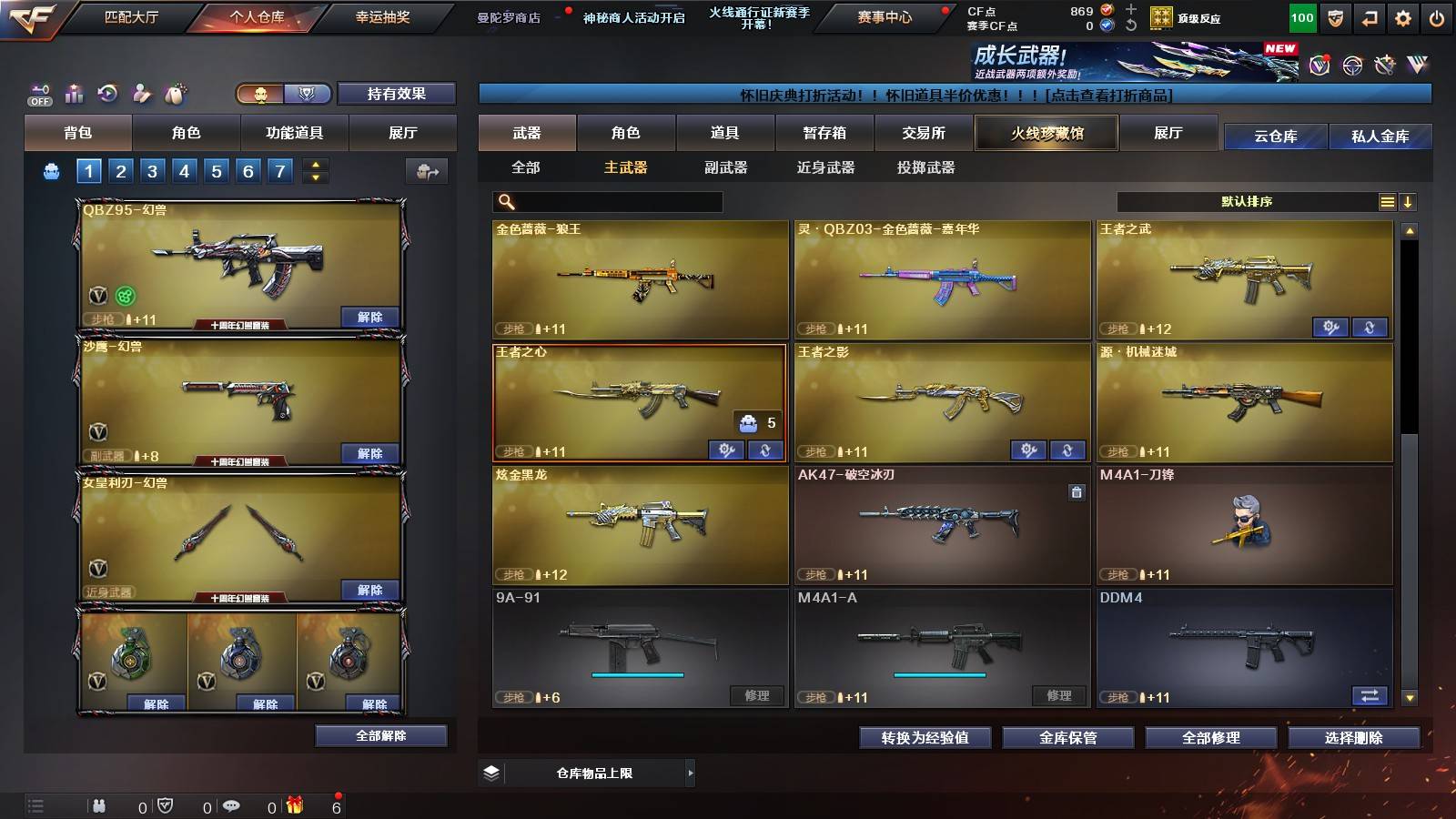Switch to the 火线珍藏馆 tab

[1046, 132]
